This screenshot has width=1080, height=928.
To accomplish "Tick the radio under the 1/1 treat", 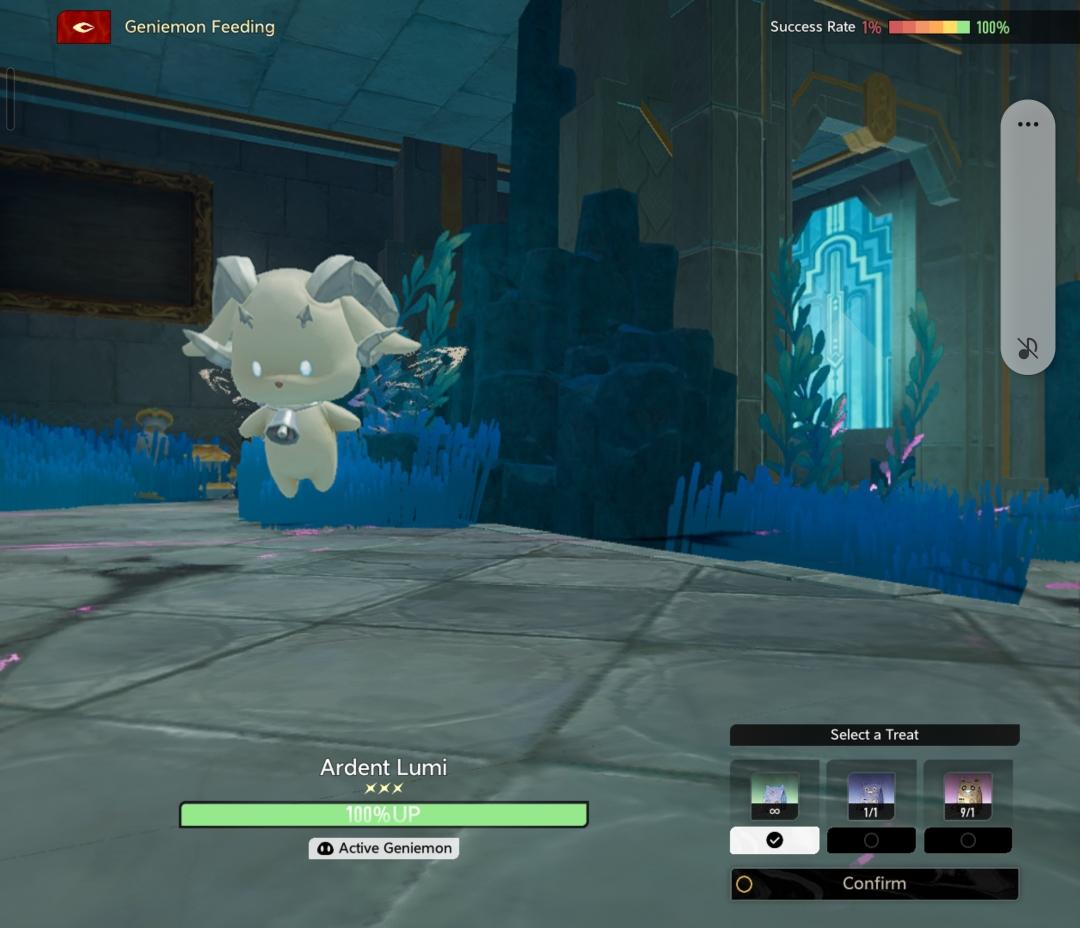I will (x=871, y=841).
